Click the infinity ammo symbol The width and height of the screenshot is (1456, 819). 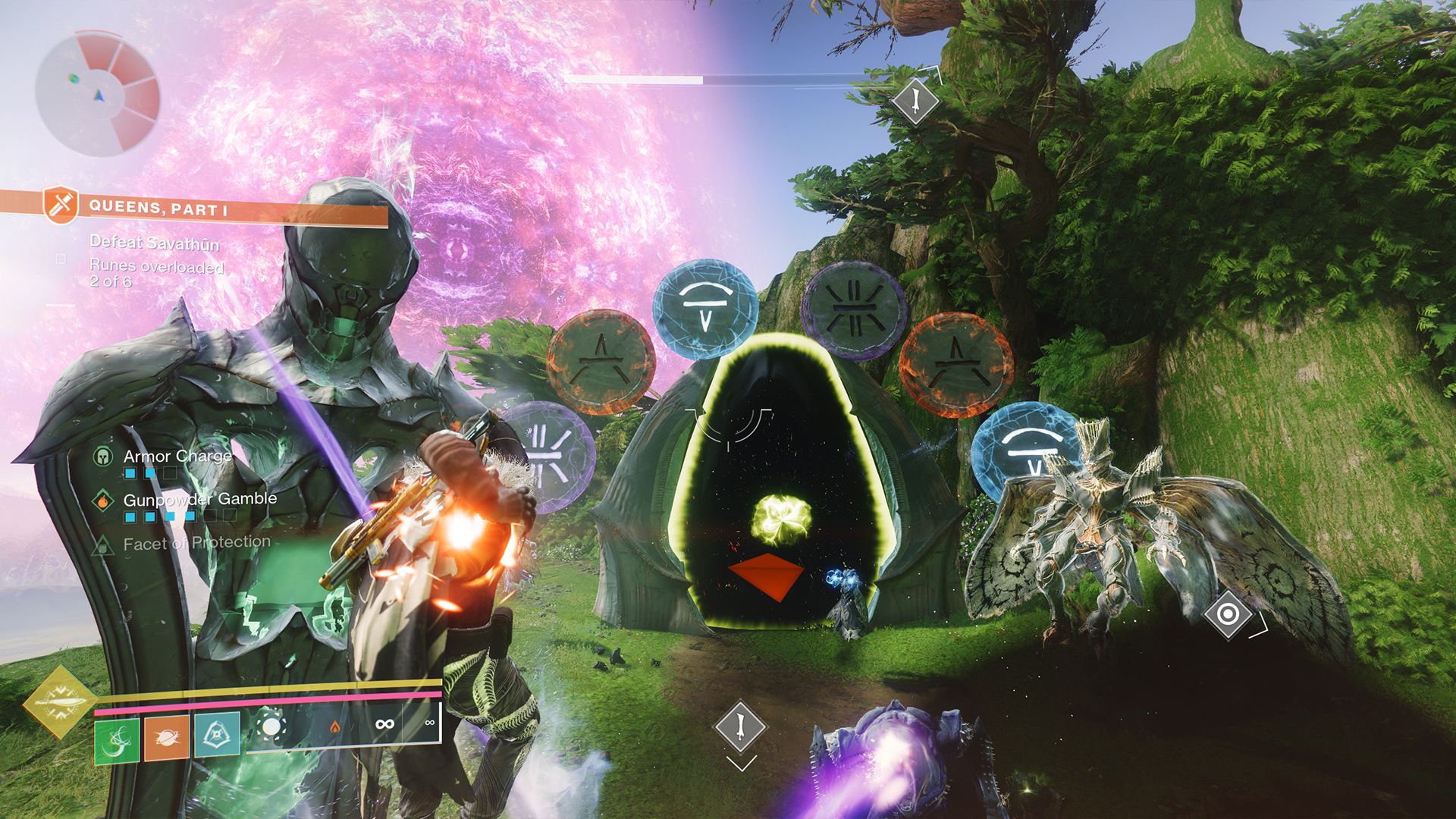click(386, 723)
